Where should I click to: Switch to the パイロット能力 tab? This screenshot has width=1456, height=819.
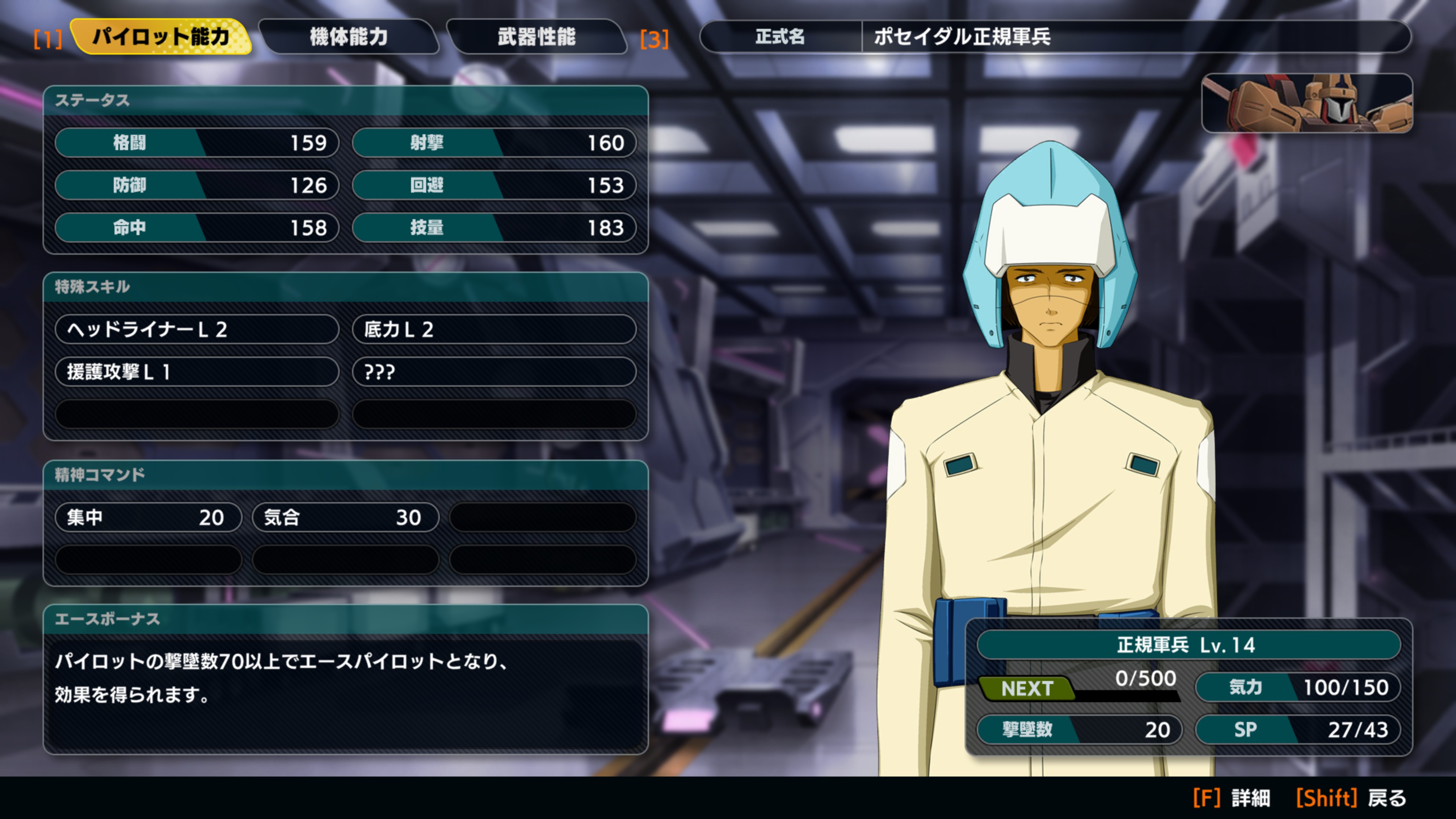[160, 37]
